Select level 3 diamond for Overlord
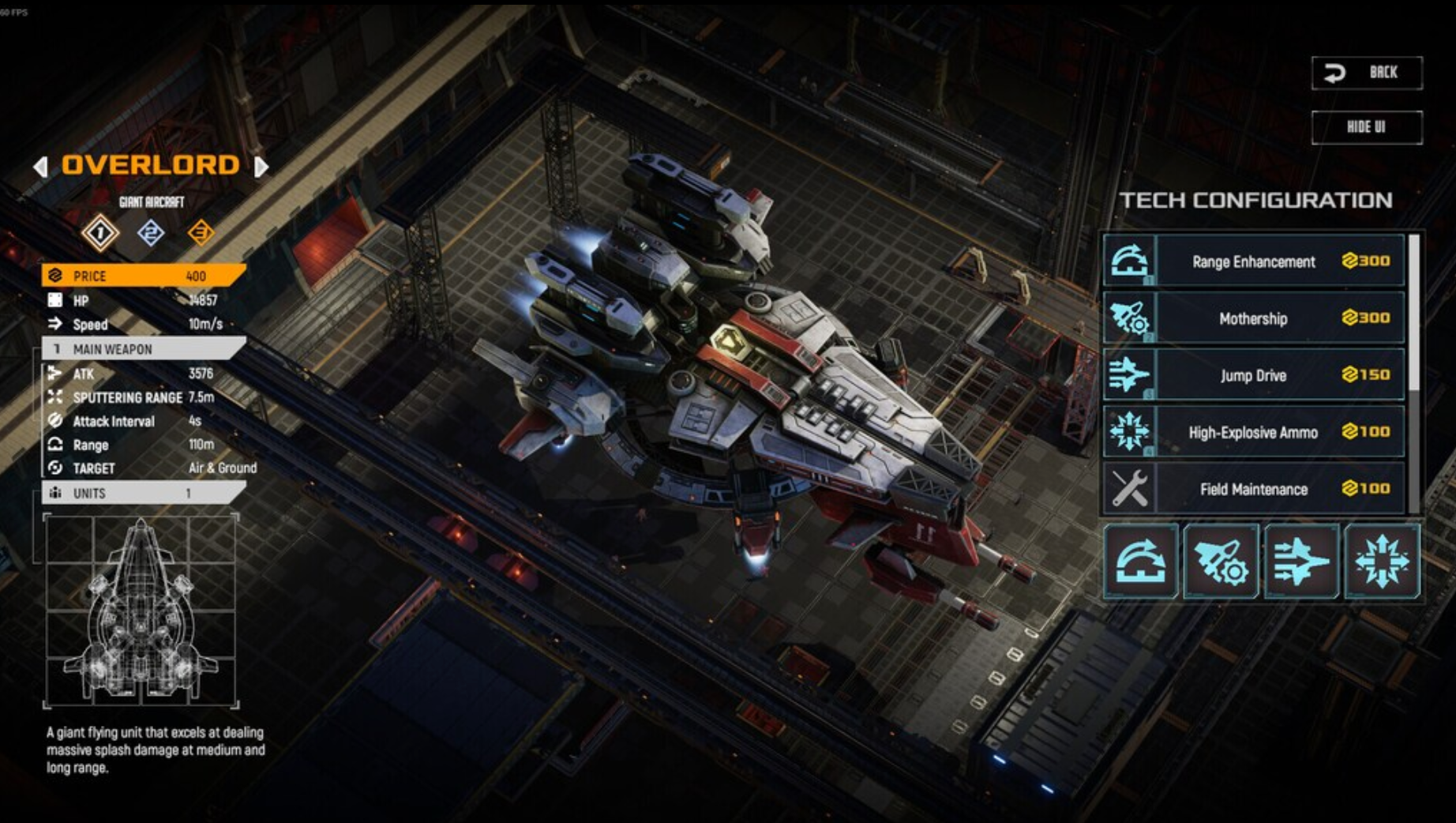Screen dimensions: 1456x823 (201, 233)
